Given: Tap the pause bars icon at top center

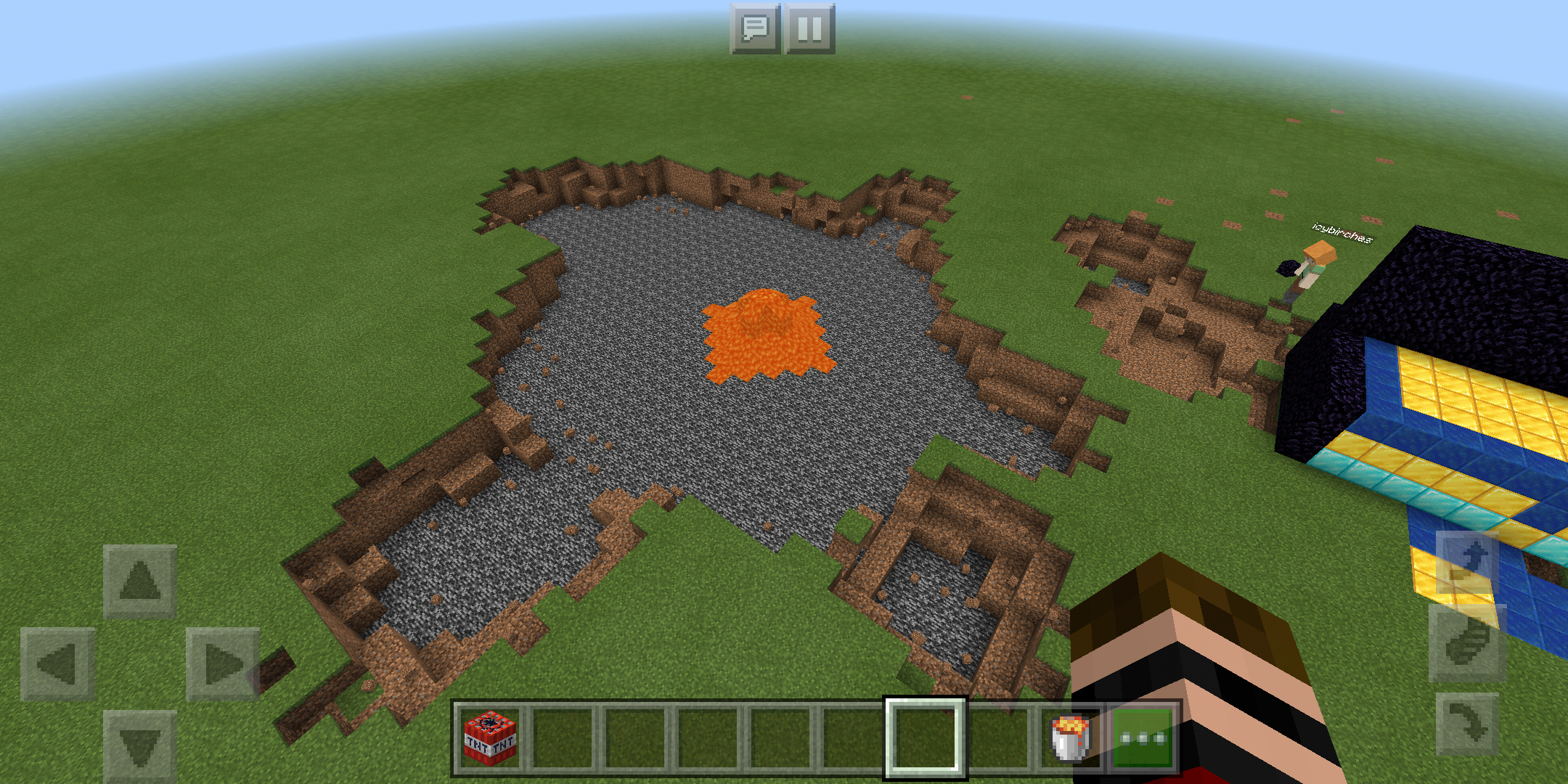Looking at the screenshot, I should click(811, 30).
